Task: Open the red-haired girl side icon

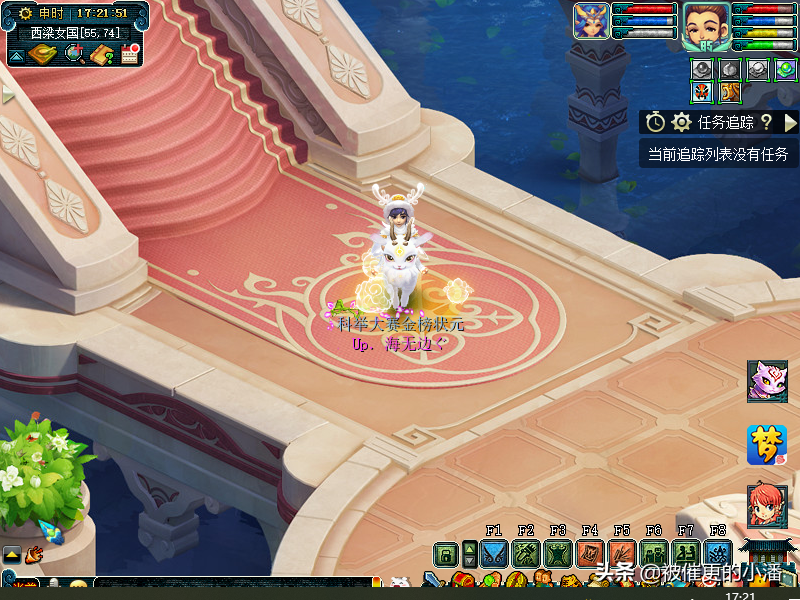Action: click(767, 507)
